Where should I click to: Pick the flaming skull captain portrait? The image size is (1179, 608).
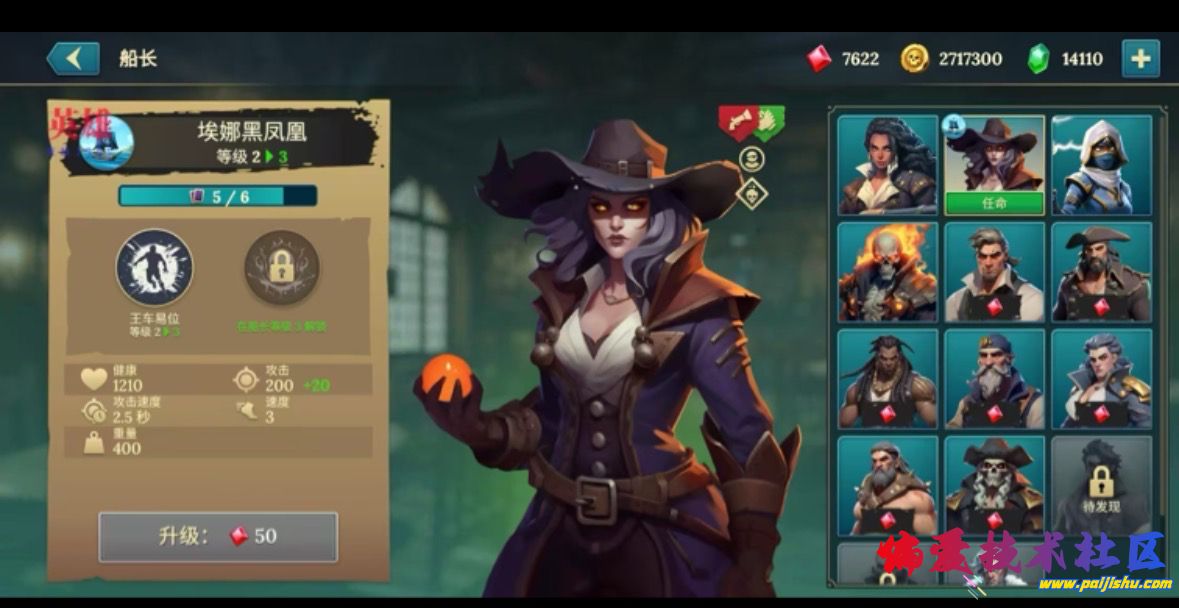pos(887,271)
